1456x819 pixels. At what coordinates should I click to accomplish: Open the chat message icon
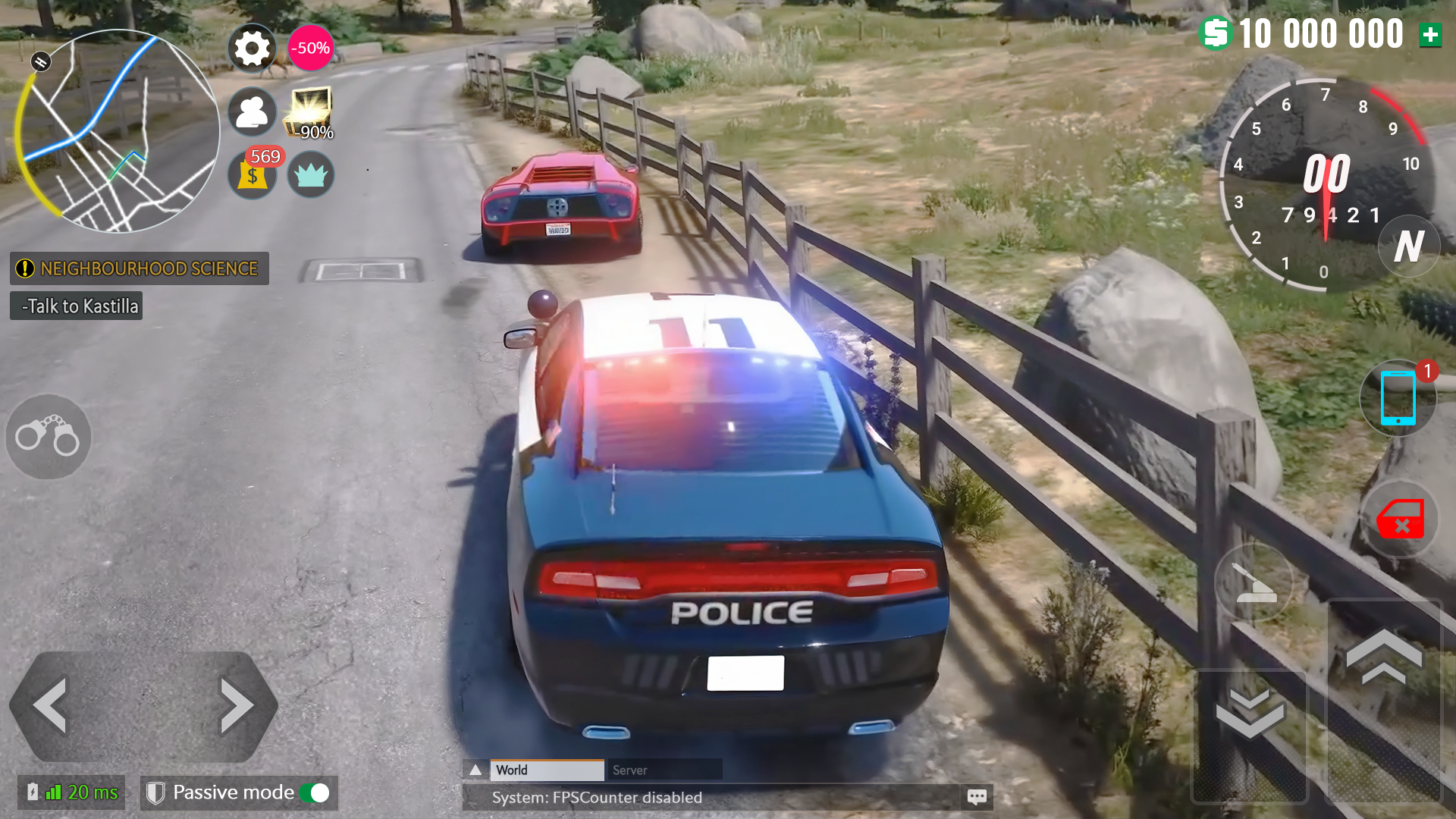977,797
